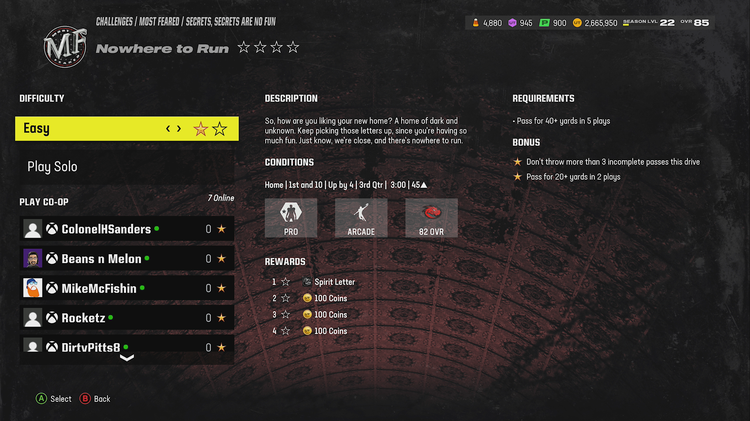Image resolution: width=750 pixels, height=421 pixels.
Task: Expand co-op list with the down chevron
Action: (x=127, y=357)
